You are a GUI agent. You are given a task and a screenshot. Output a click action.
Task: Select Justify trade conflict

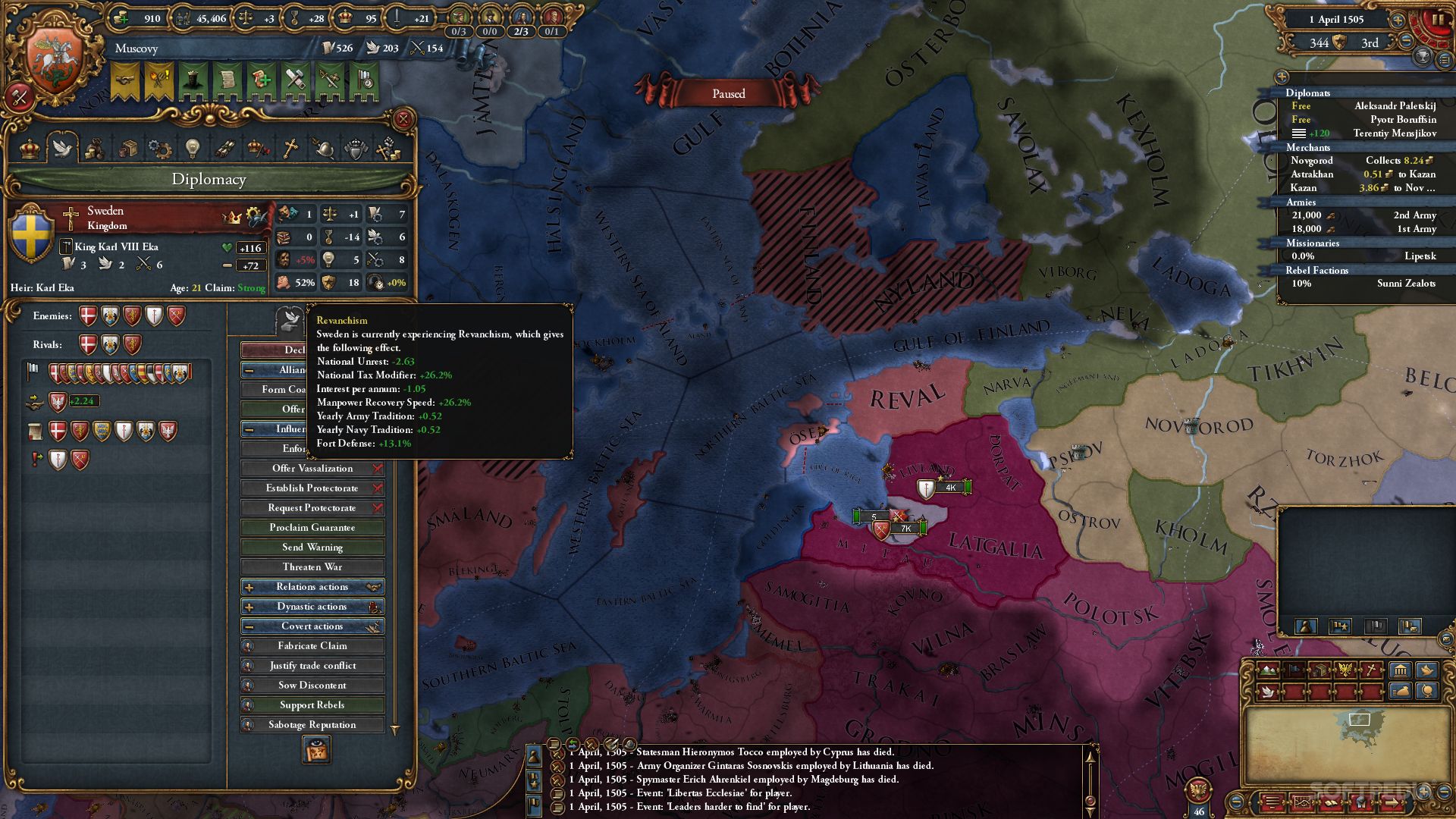coord(312,666)
